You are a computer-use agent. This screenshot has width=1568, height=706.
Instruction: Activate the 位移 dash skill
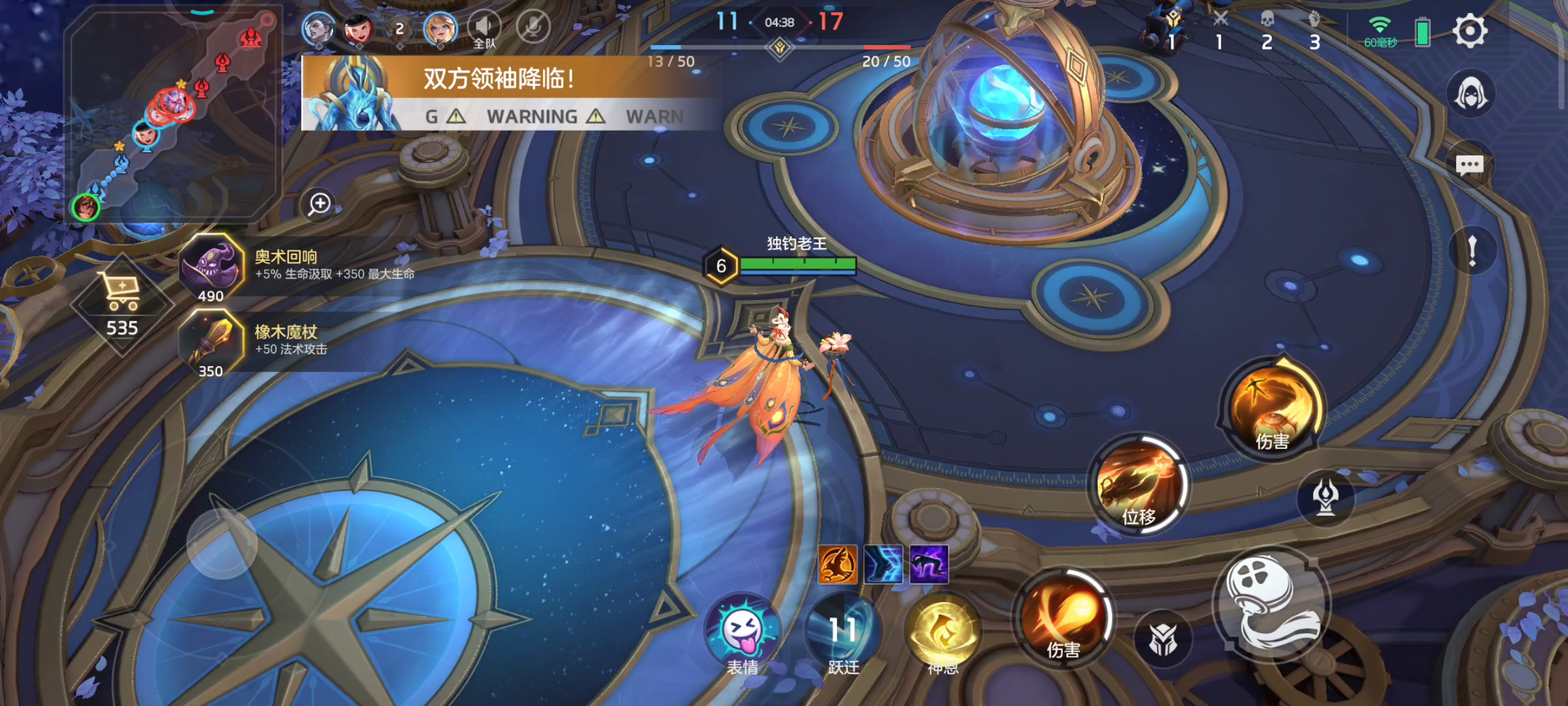(x=1139, y=485)
